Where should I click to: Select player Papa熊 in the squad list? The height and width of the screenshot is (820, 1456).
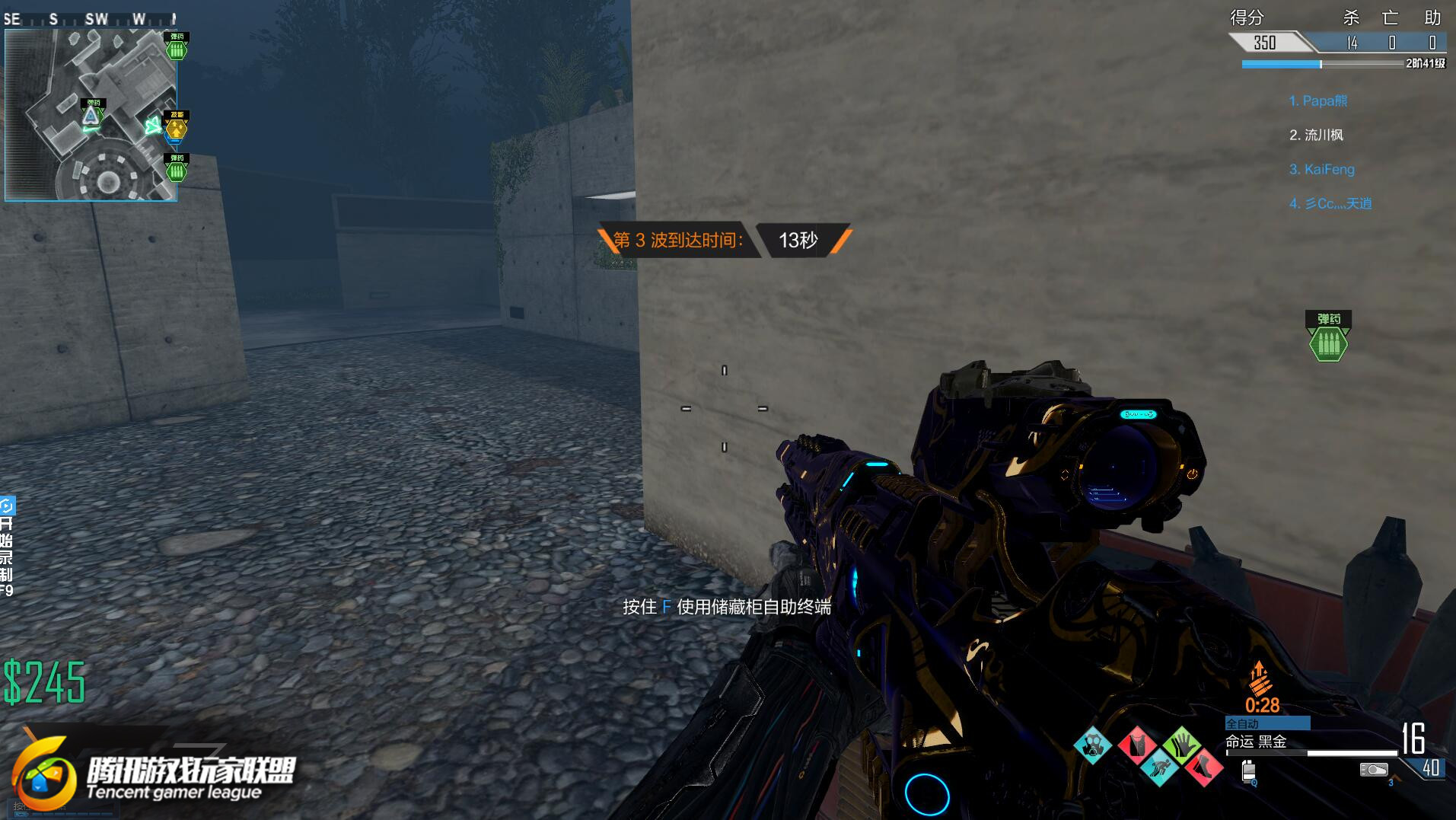point(1317,101)
